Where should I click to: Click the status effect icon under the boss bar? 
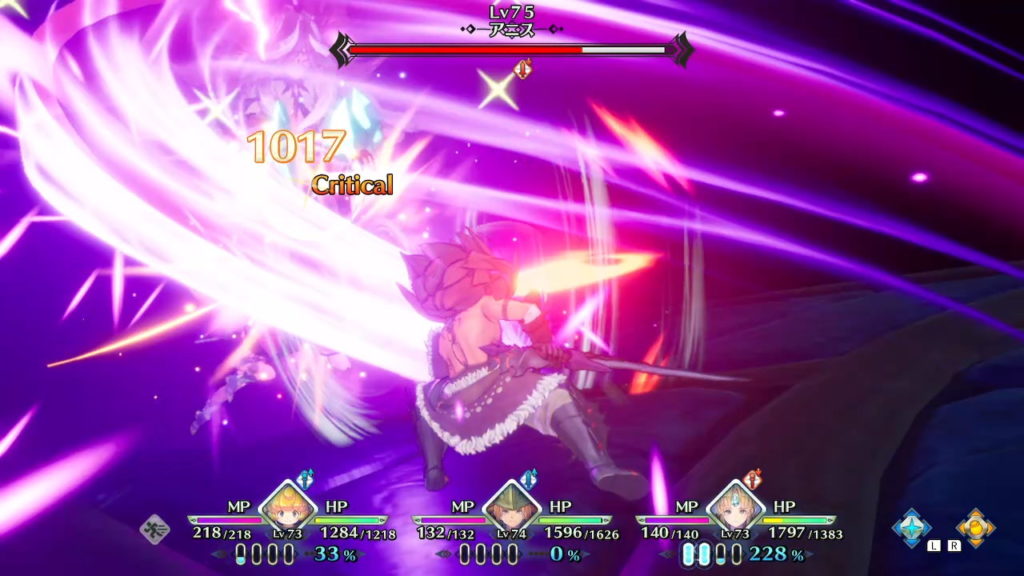[x=522, y=69]
